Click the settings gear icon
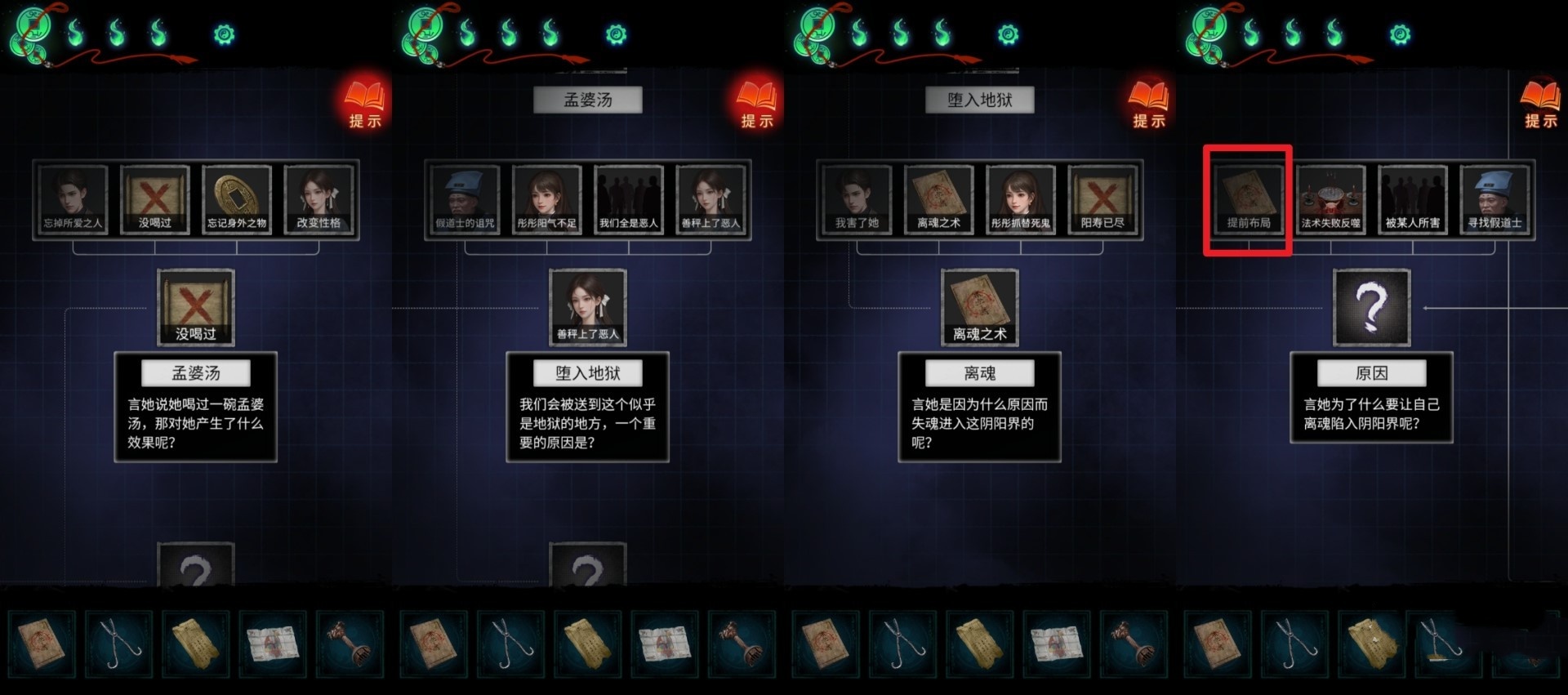1568x695 pixels. point(225,34)
